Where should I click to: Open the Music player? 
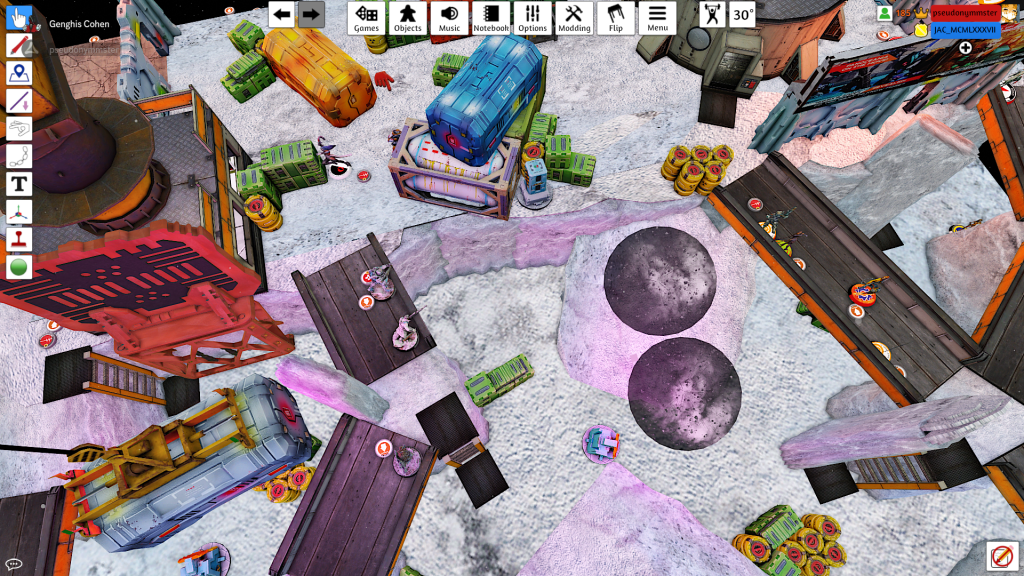(450, 17)
